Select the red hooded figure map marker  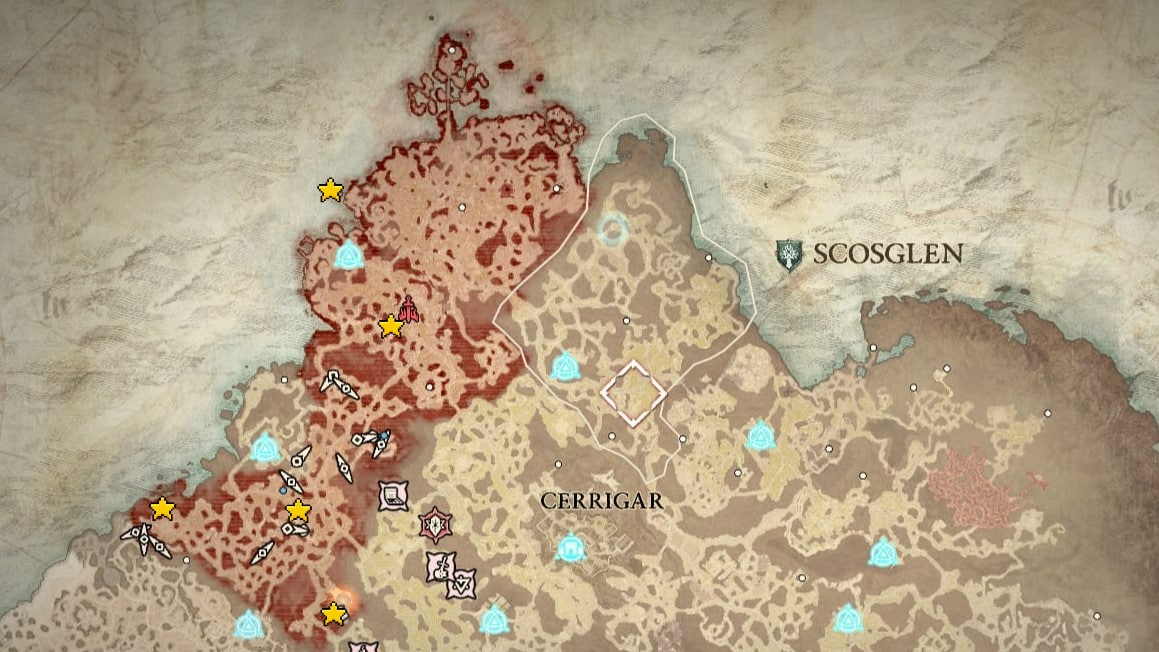point(408,309)
